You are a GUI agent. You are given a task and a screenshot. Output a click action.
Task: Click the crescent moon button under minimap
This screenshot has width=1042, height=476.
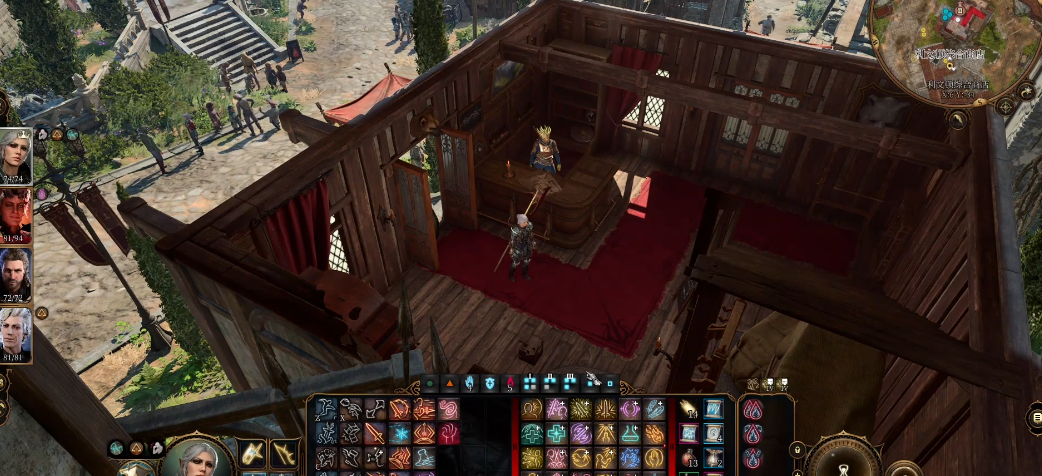pos(957,119)
